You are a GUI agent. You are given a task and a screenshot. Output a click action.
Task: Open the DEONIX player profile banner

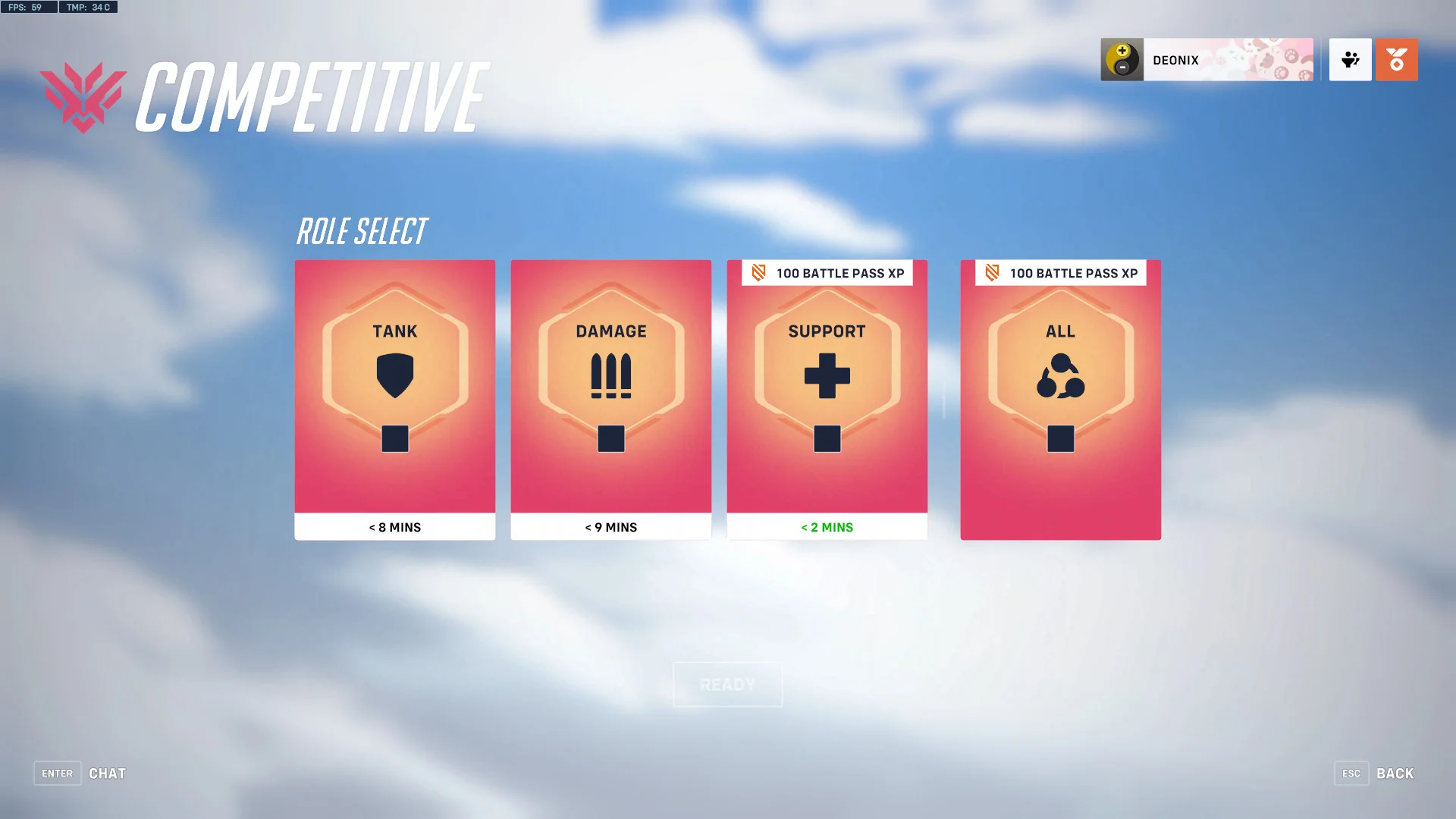pos(1207,60)
